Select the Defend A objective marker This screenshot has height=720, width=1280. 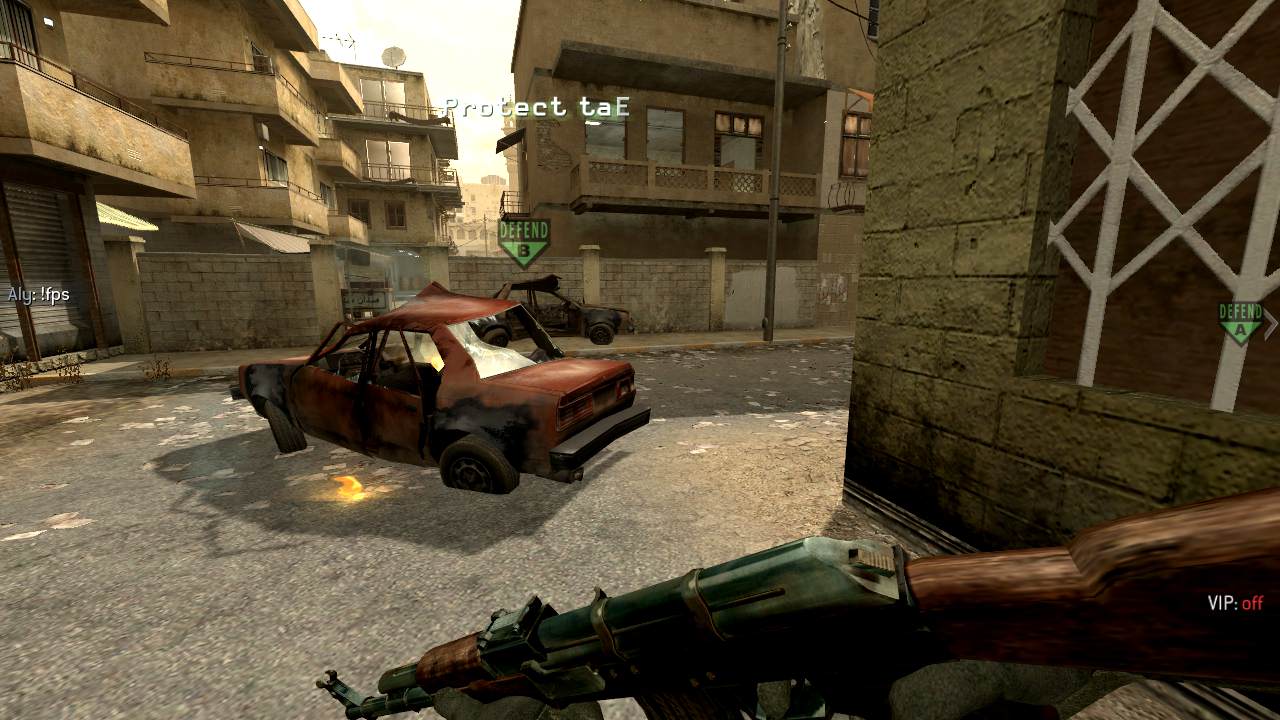point(1240,322)
